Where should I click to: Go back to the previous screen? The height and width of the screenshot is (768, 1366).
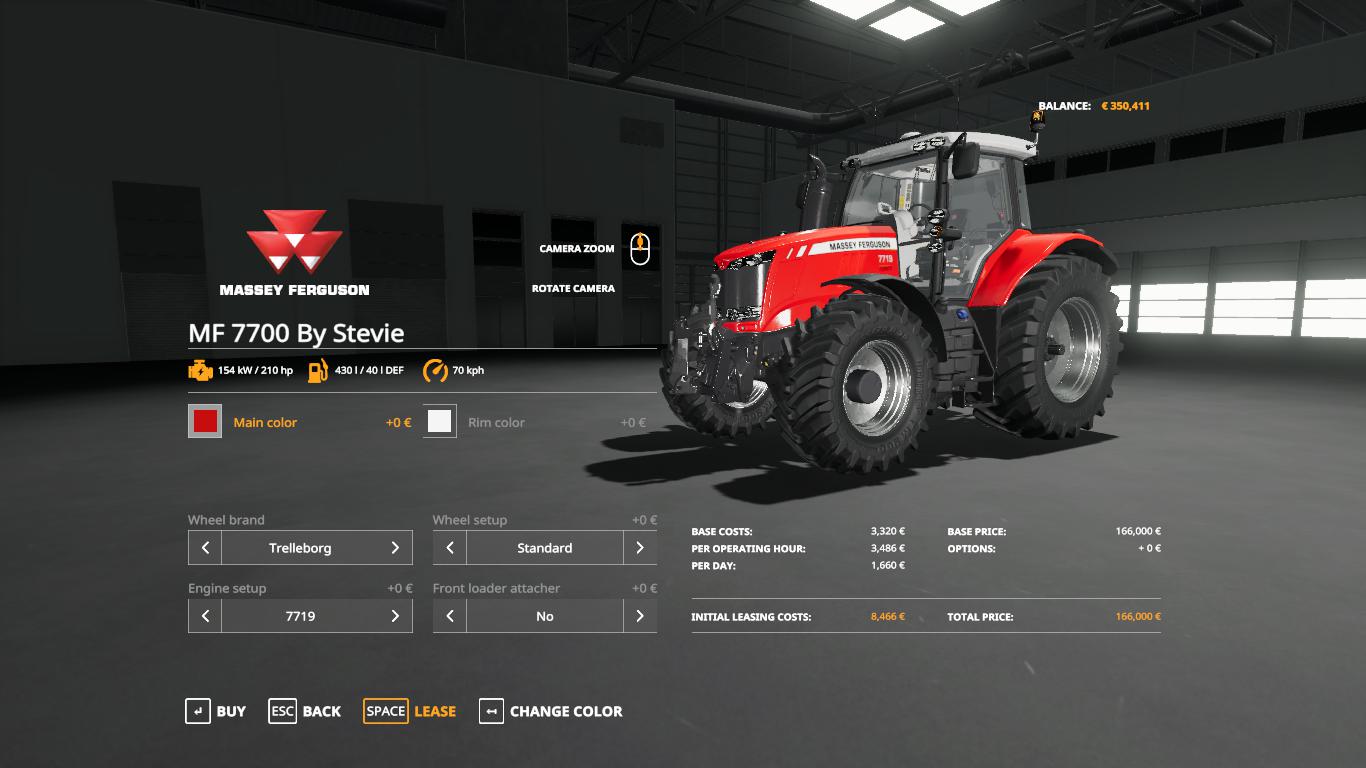click(305, 711)
